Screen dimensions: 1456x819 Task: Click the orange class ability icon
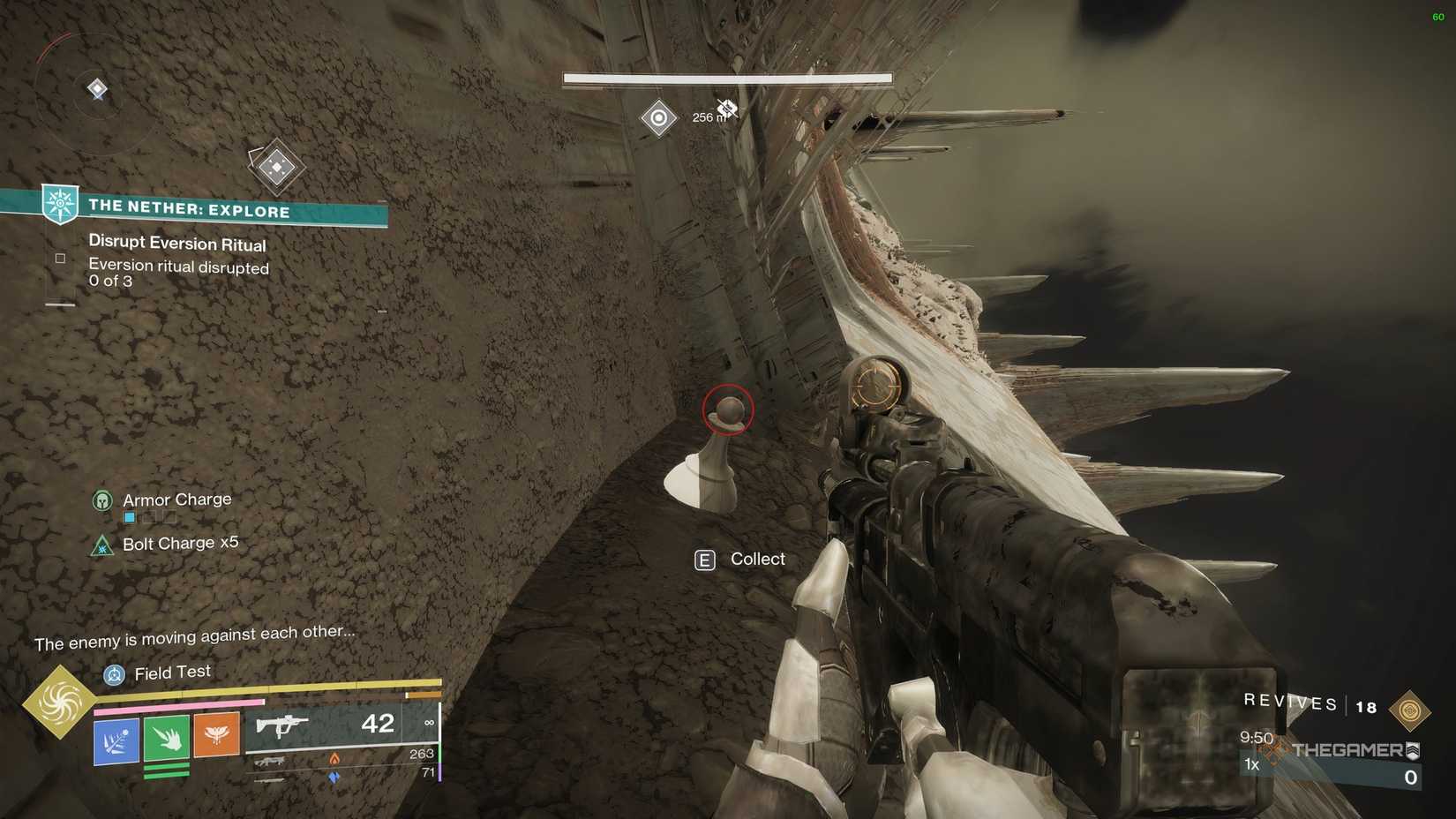tap(218, 735)
